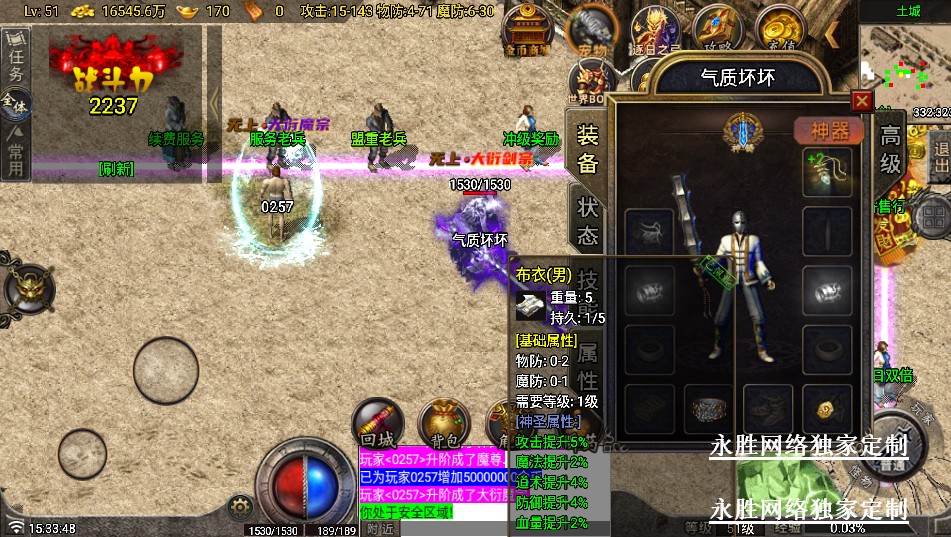Open the 金币商城 gold shop icon
The height and width of the screenshot is (537, 951).
(527, 30)
